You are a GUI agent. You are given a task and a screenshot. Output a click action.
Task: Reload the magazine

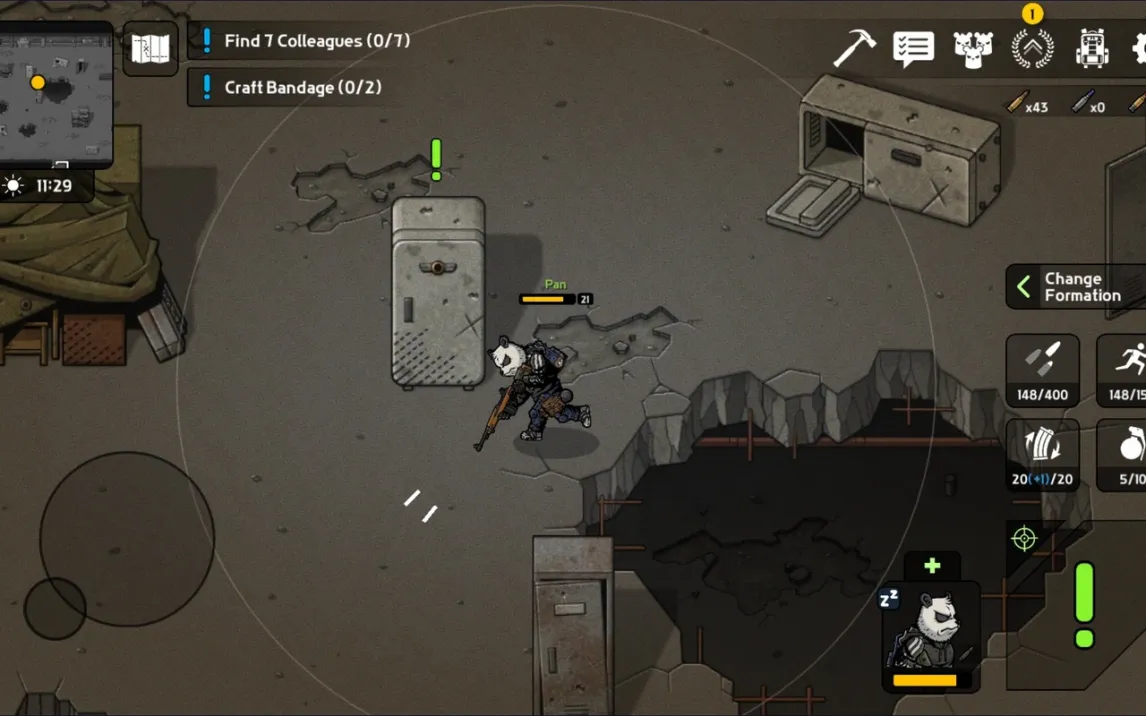pos(1042,455)
